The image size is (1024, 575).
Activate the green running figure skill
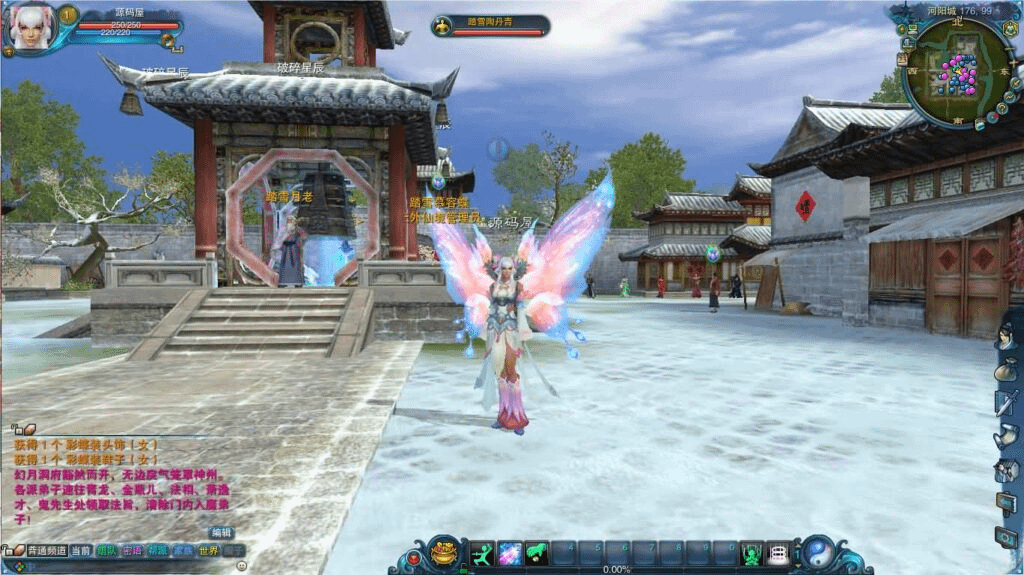483,553
